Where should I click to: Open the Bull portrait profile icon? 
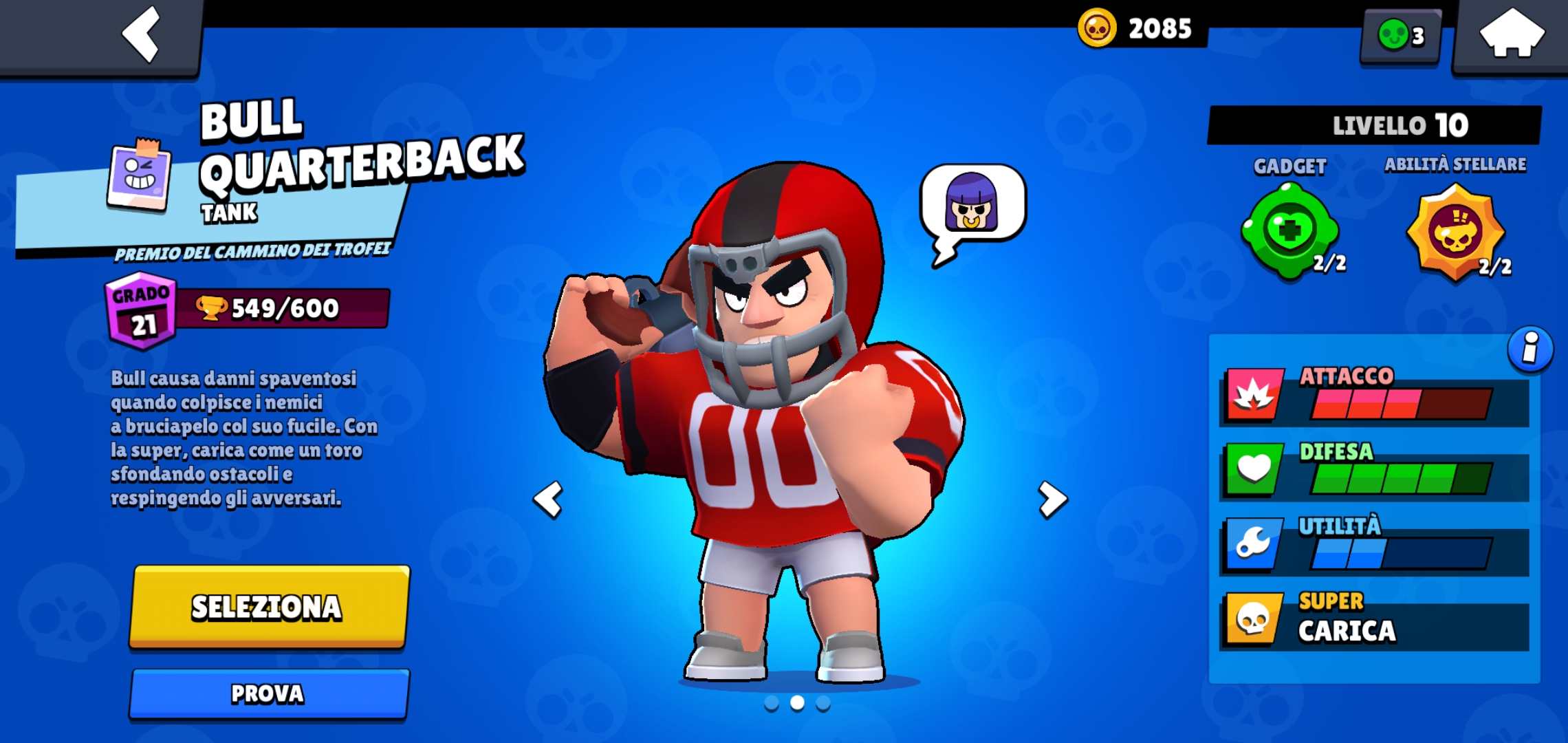click(x=138, y=175)
